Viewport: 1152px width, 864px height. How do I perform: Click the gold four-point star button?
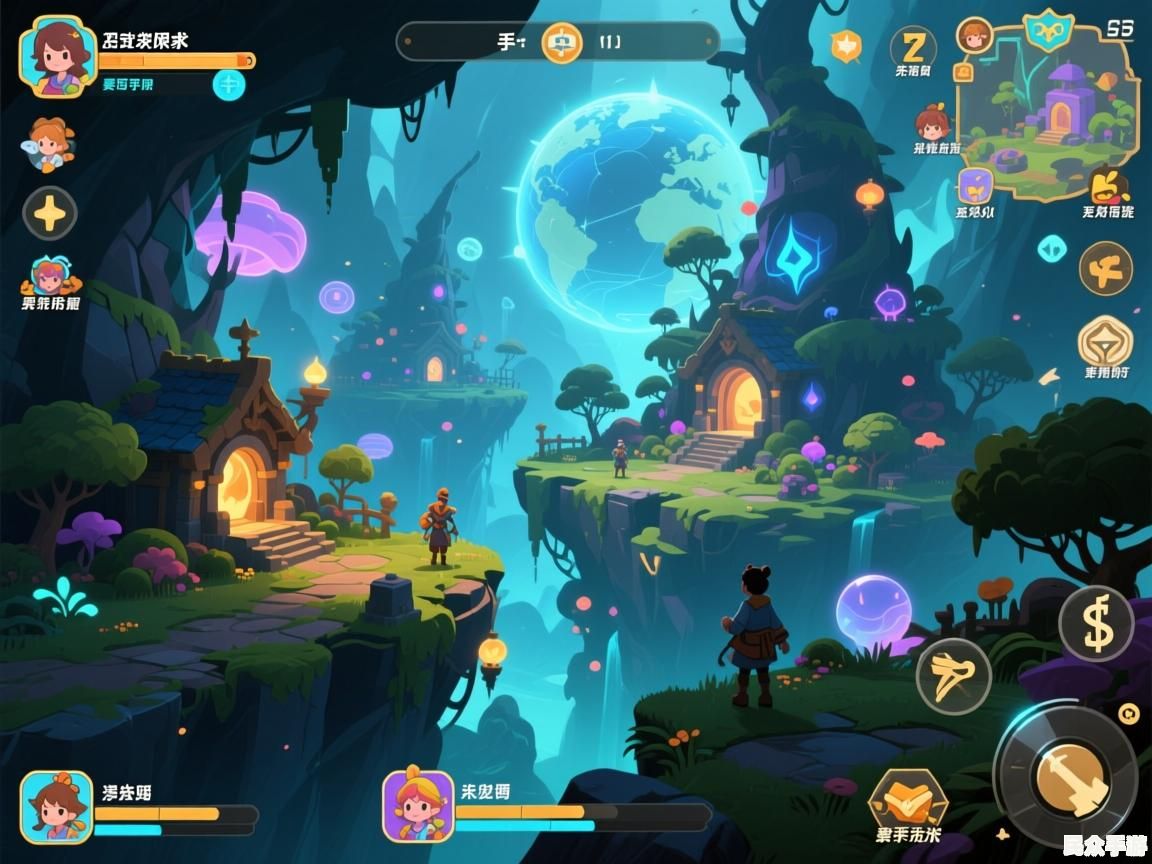50,213
